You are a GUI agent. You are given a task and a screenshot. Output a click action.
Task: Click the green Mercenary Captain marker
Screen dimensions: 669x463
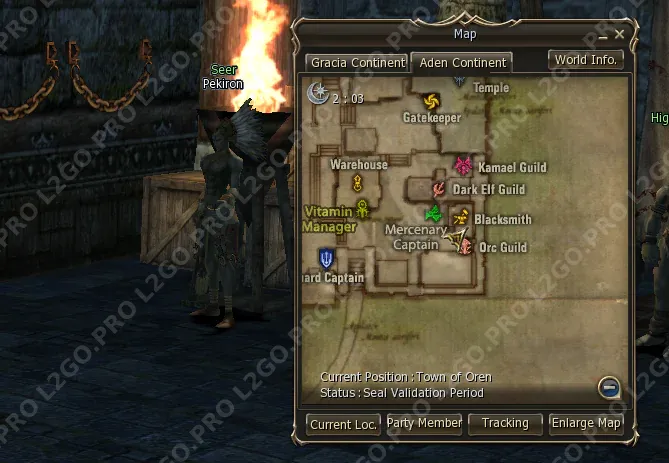433,213
